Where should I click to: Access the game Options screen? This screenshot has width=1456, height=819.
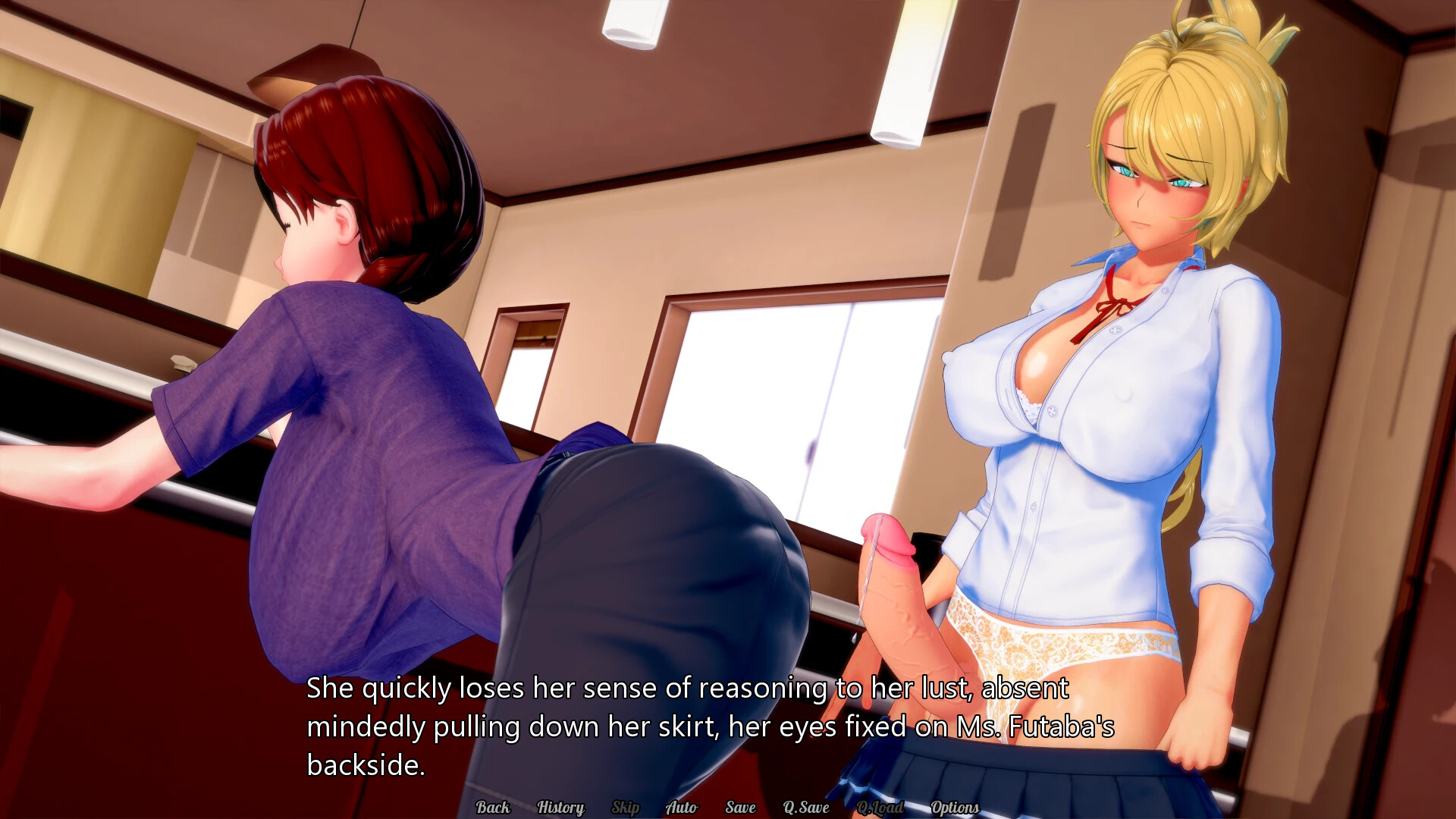click(955, 808)
